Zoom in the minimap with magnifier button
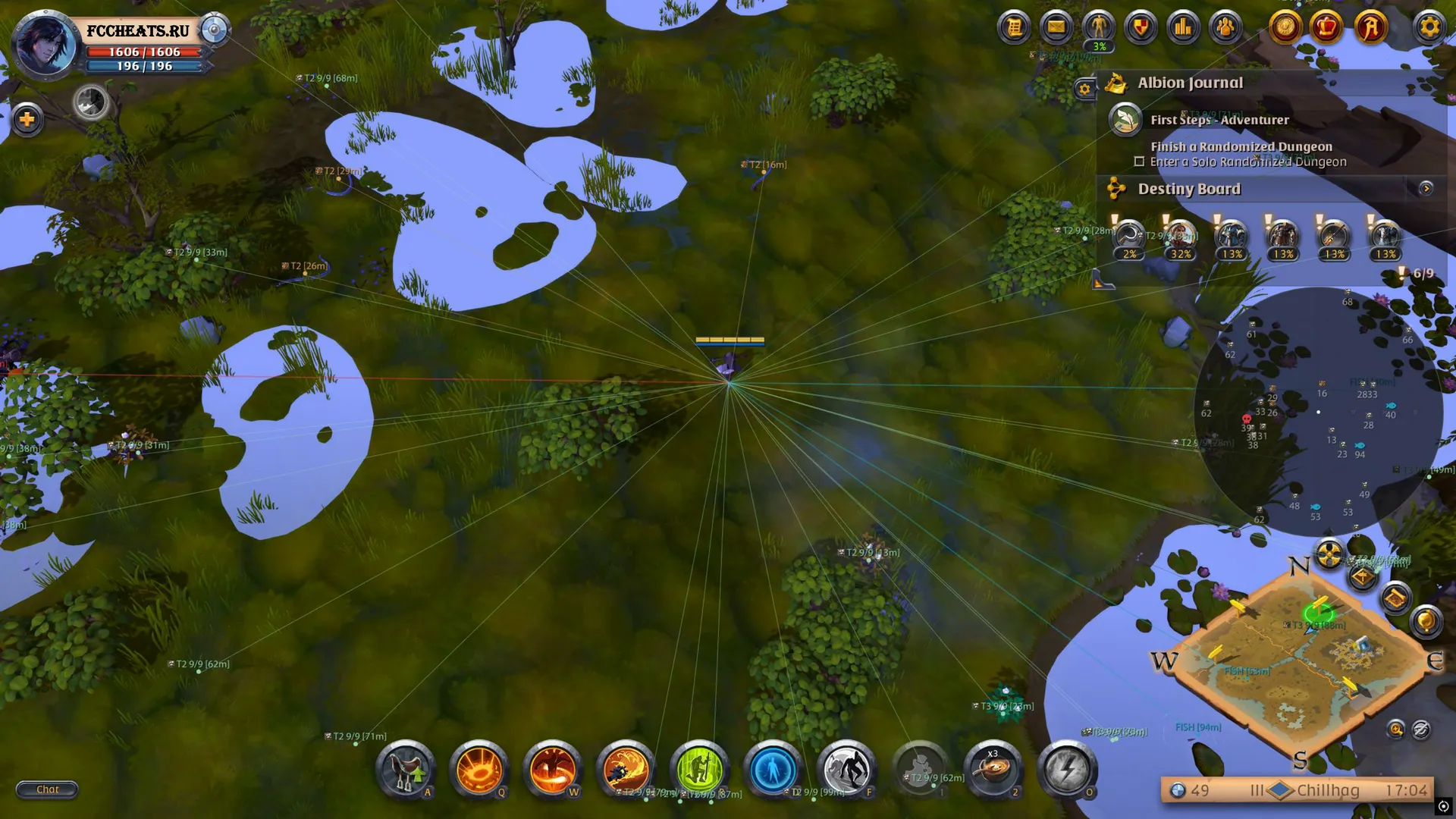Screen dimensions: 1456x819 click(x=1395, y=730)
